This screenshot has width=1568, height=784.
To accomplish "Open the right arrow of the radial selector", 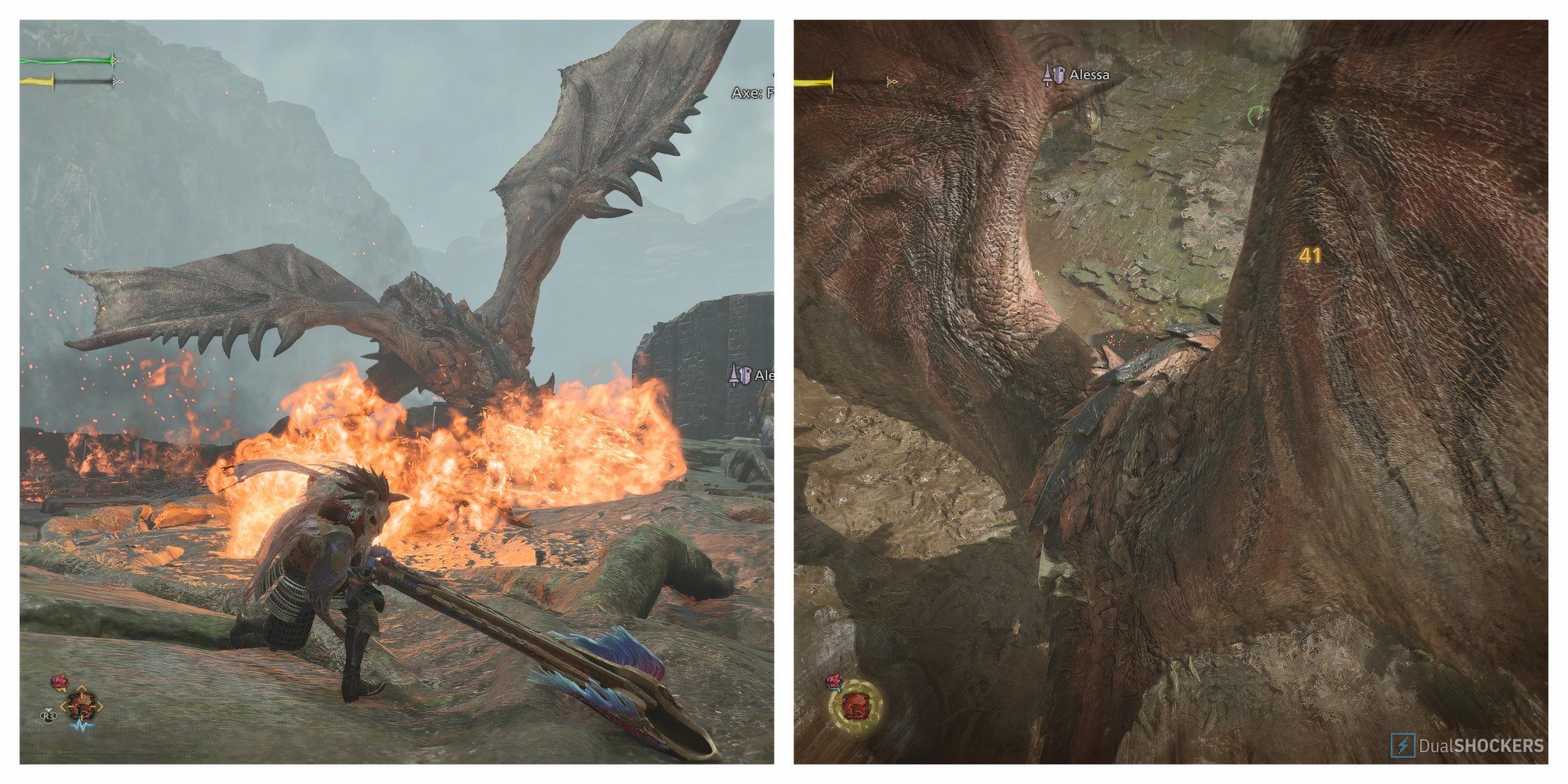I will pos(99,706).
